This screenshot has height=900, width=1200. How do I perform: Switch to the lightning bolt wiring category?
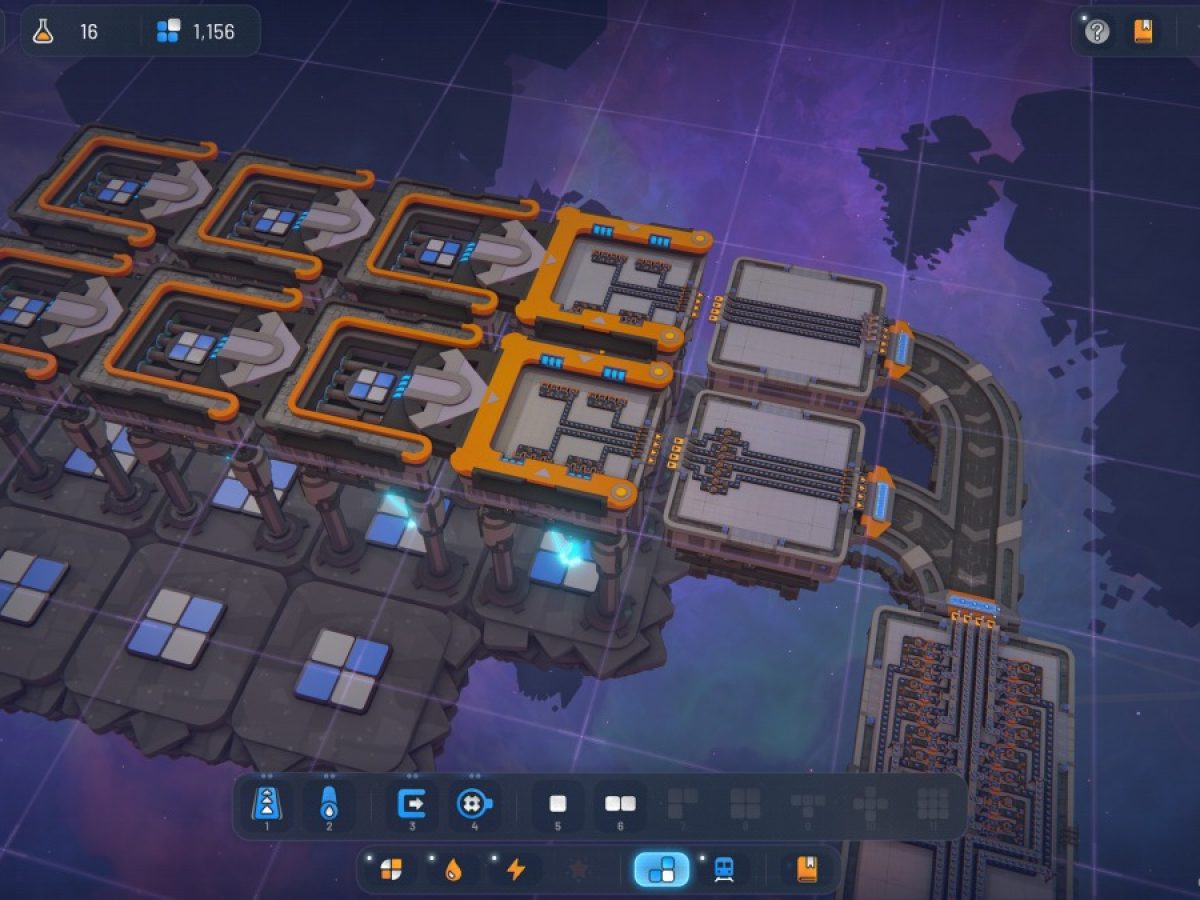click(x=515, y=869)
